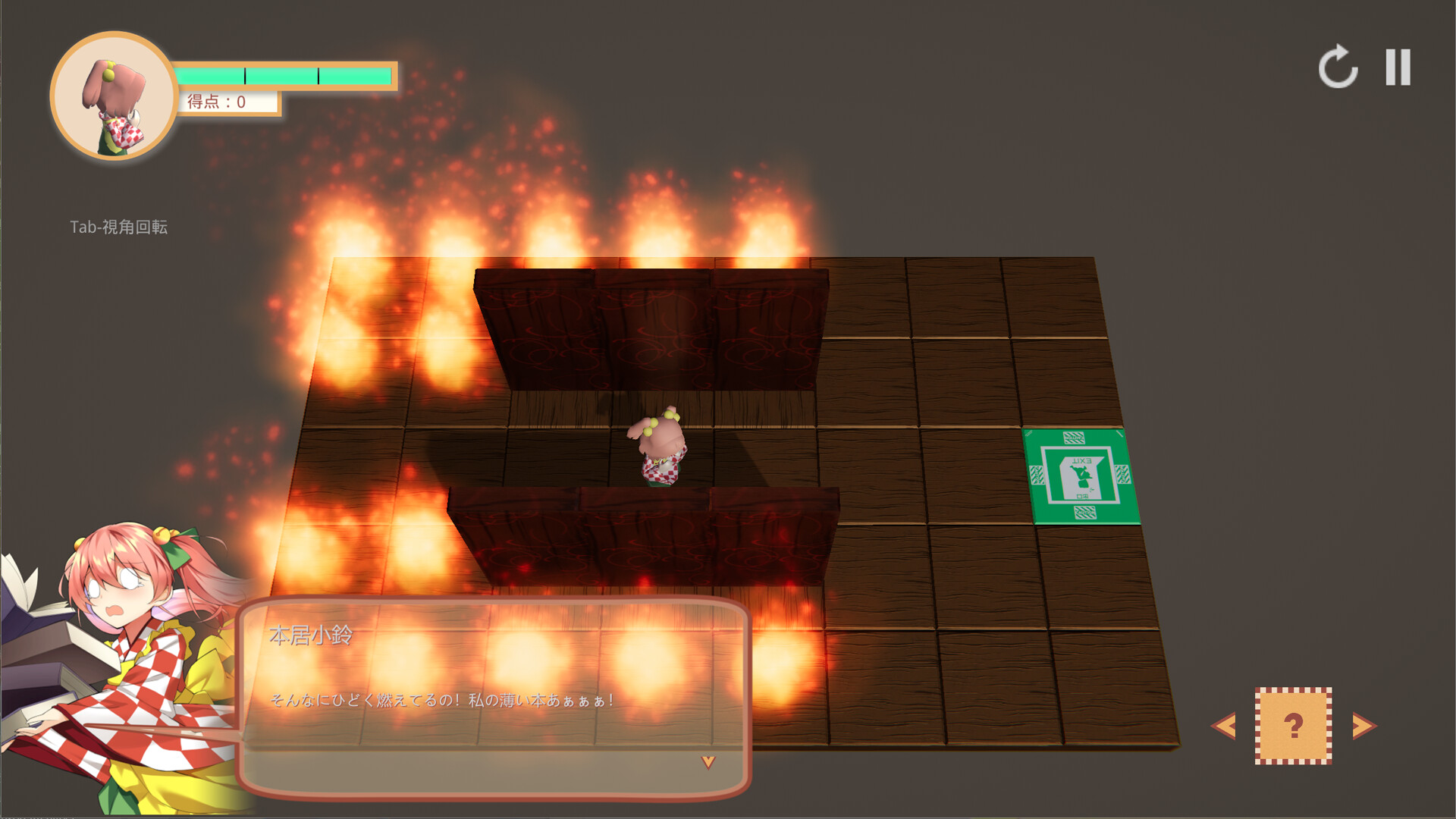Click the character portrait avatar
The width and height of the screenshot is (1456, 819).
(x=114, y=95)
